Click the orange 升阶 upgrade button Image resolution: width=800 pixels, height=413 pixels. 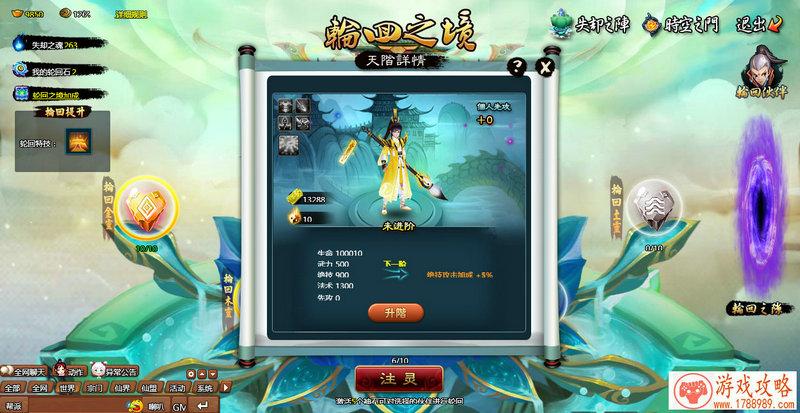pos(396,313)
